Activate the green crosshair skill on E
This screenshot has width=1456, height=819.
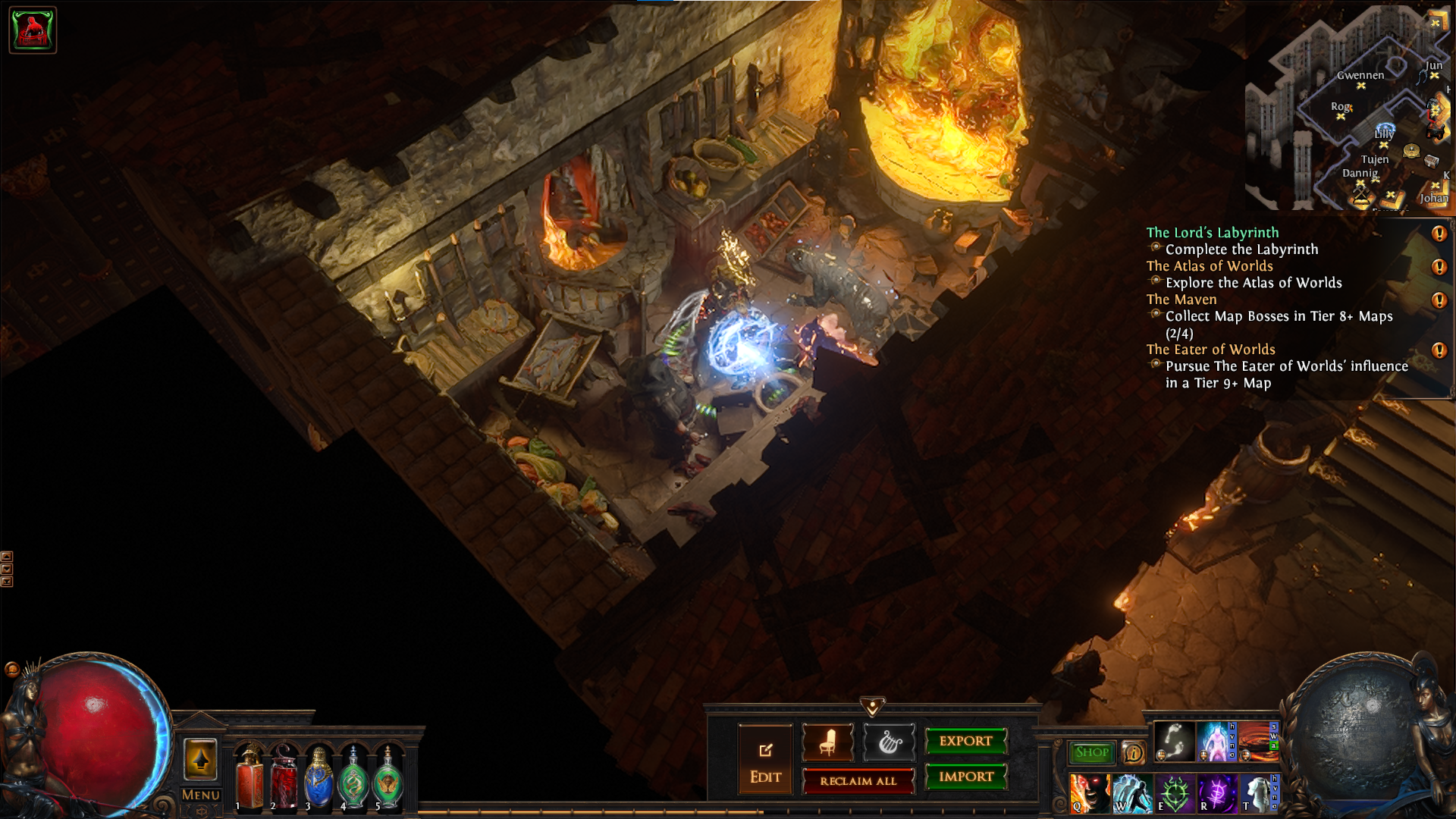pyautogui.click(x=1174, y=793)
